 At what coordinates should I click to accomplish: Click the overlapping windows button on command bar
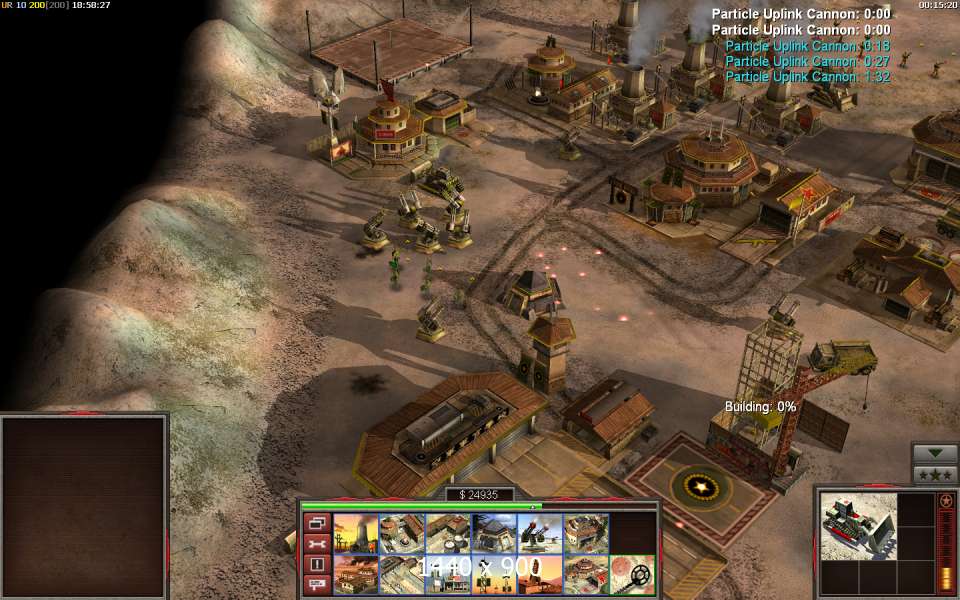(316, 523)
